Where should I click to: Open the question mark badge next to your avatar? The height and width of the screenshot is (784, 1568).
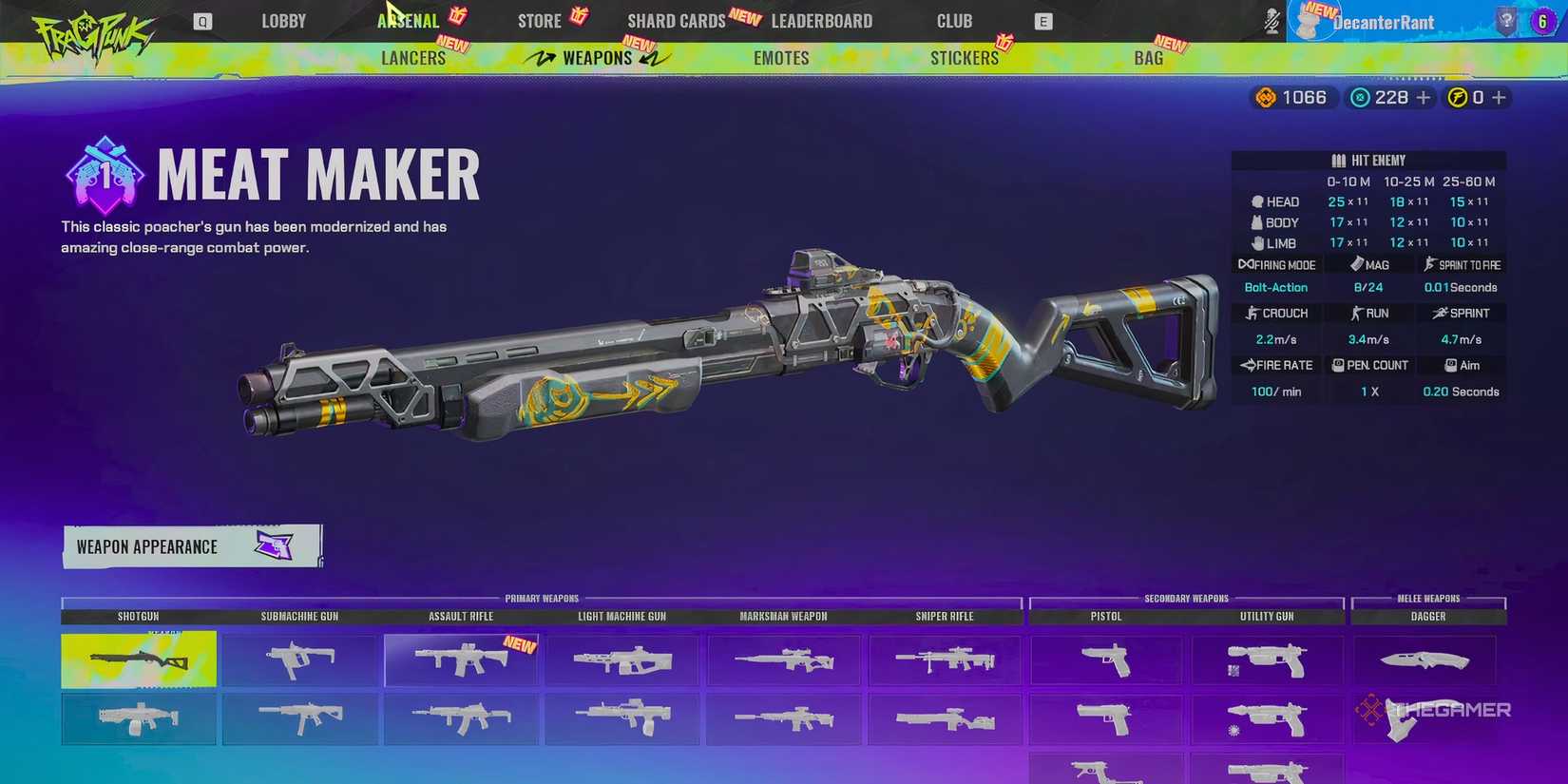1505,20
